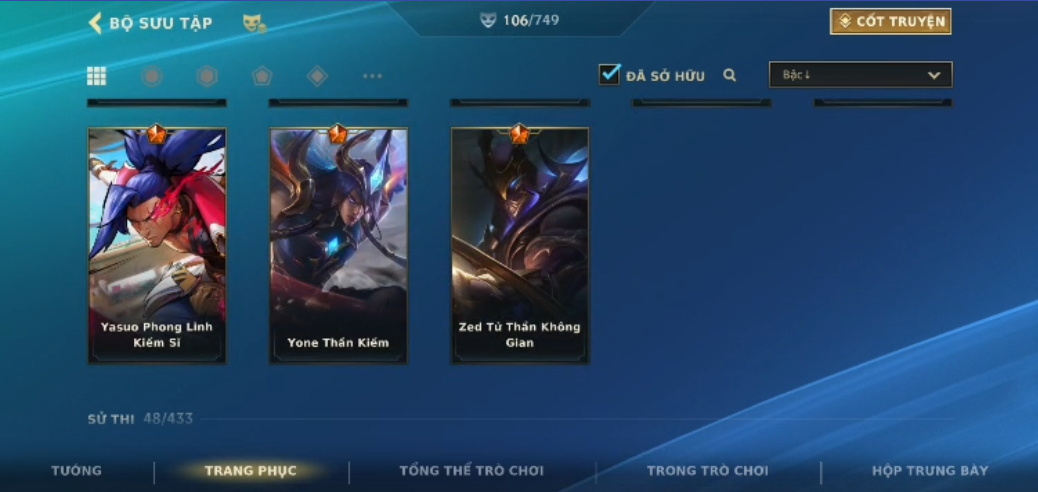Click the theater masks icon
The height and width of the screenshot is (492, 1038).
coord(254,23)
